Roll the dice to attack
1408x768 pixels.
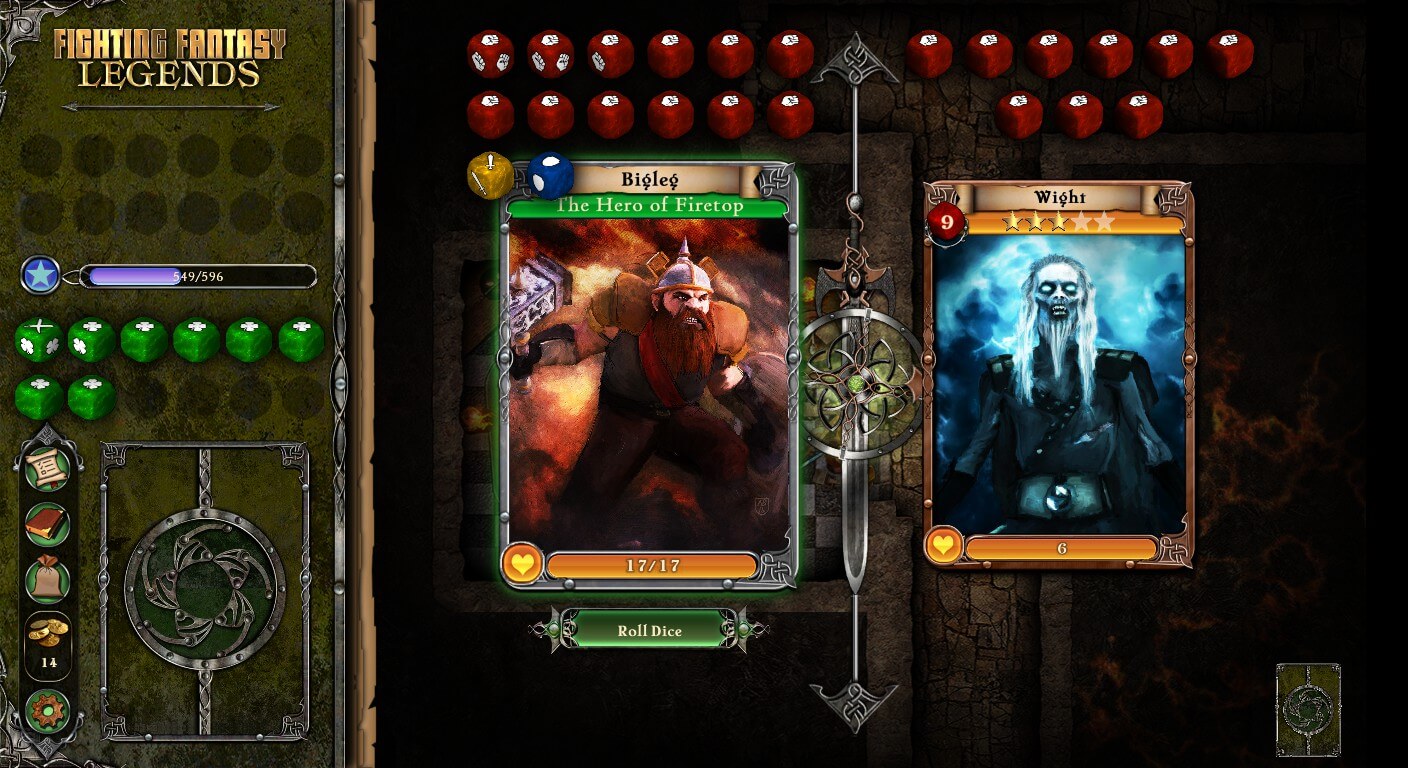coord(649,630)
